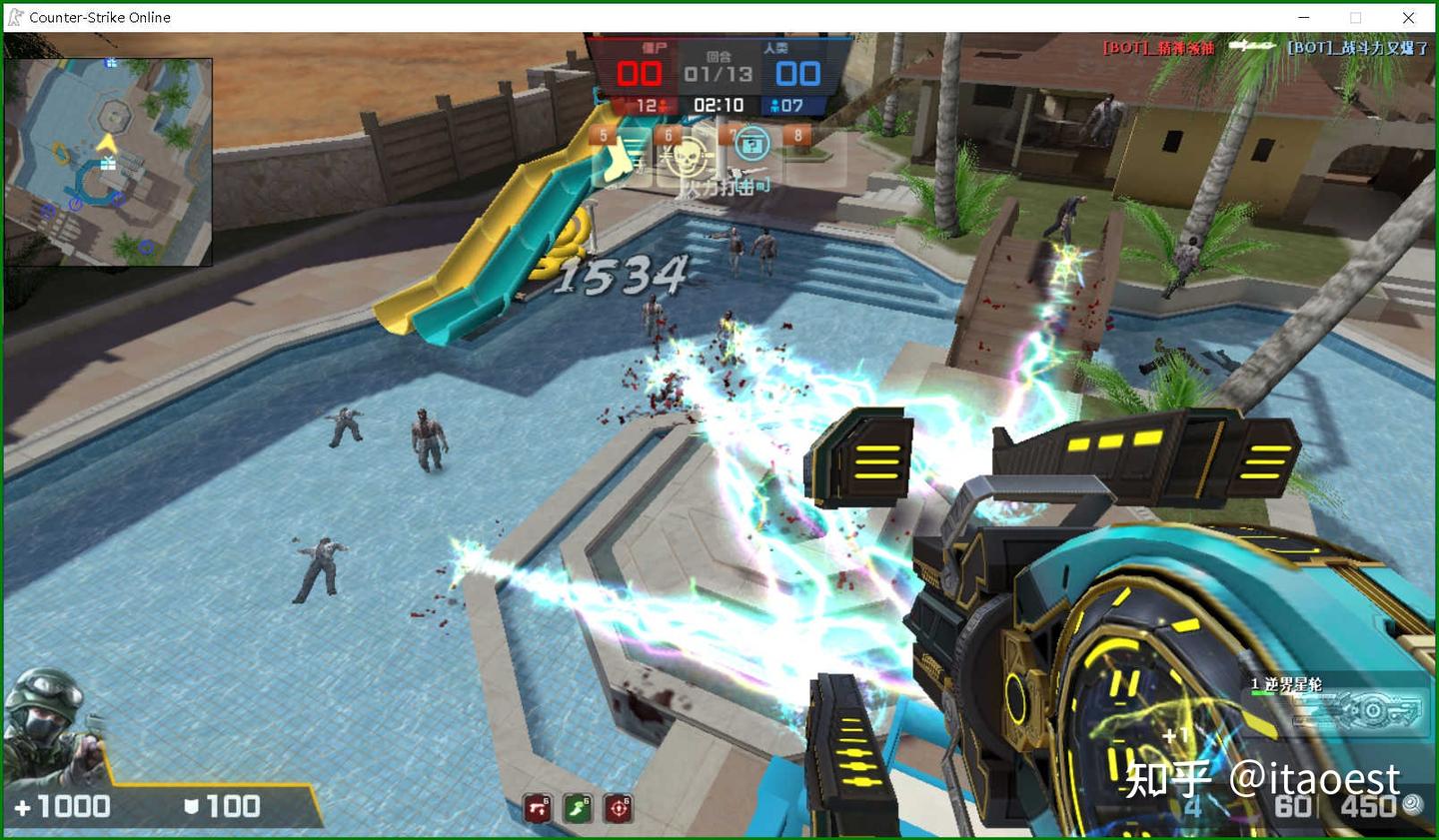Click the red crosshair target buff icon
This screenshot has width=1439, height=840.
click(619, 808)
